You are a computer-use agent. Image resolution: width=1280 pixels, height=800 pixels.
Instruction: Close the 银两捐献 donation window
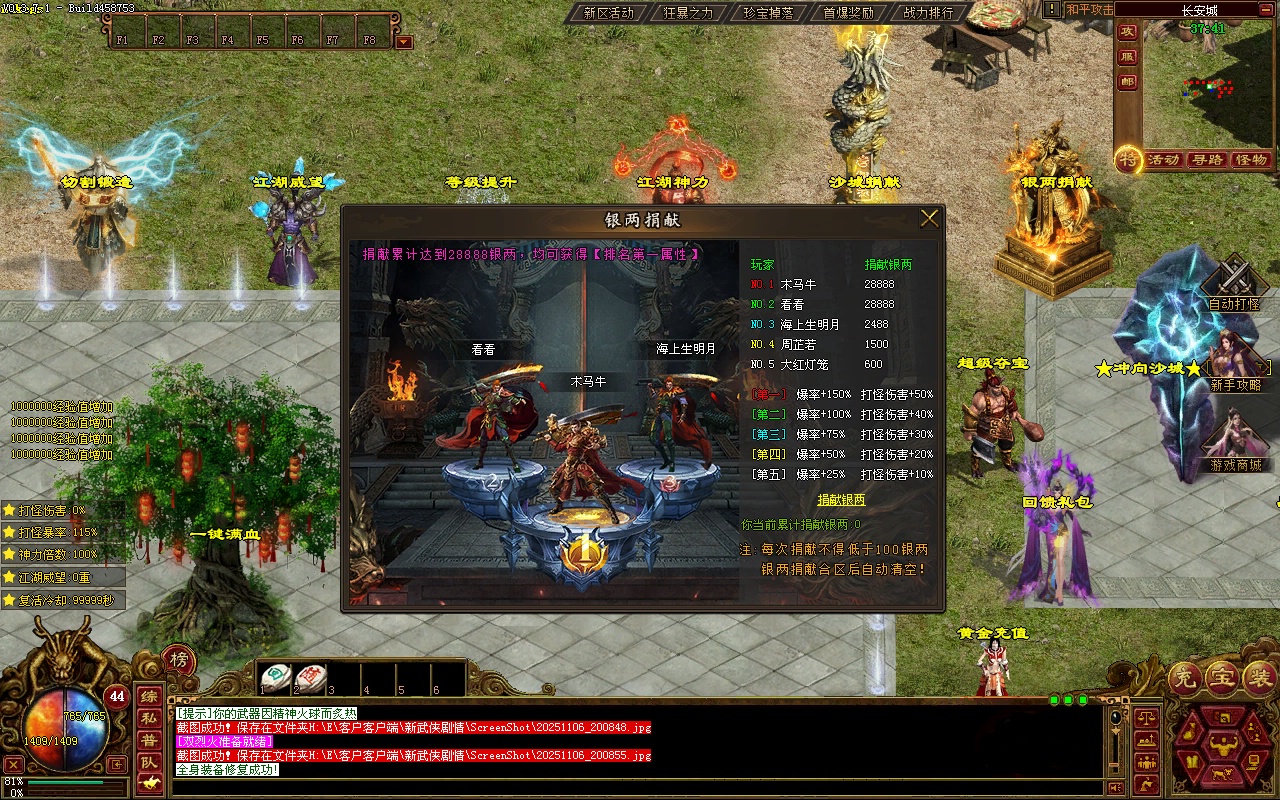point(929,218)
